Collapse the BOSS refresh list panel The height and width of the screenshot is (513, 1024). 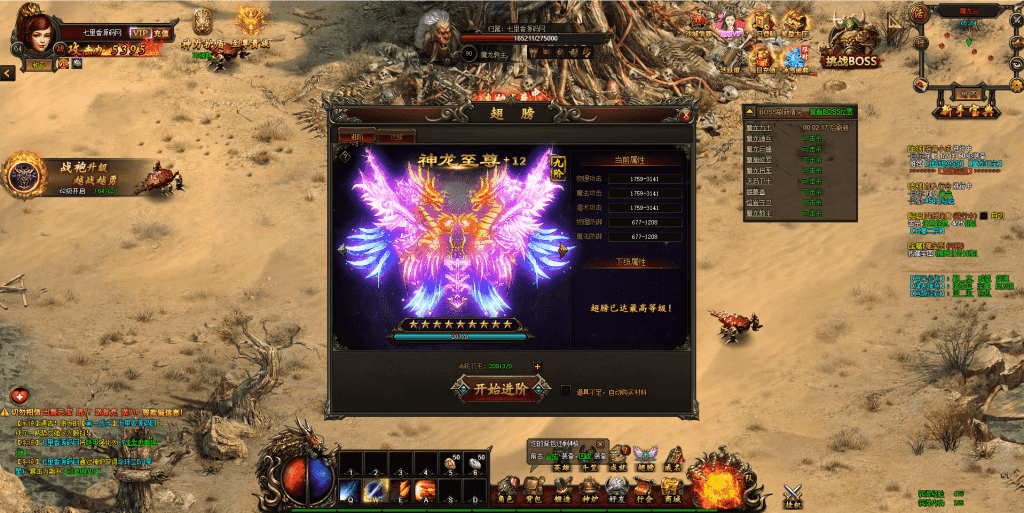point(748,111)
